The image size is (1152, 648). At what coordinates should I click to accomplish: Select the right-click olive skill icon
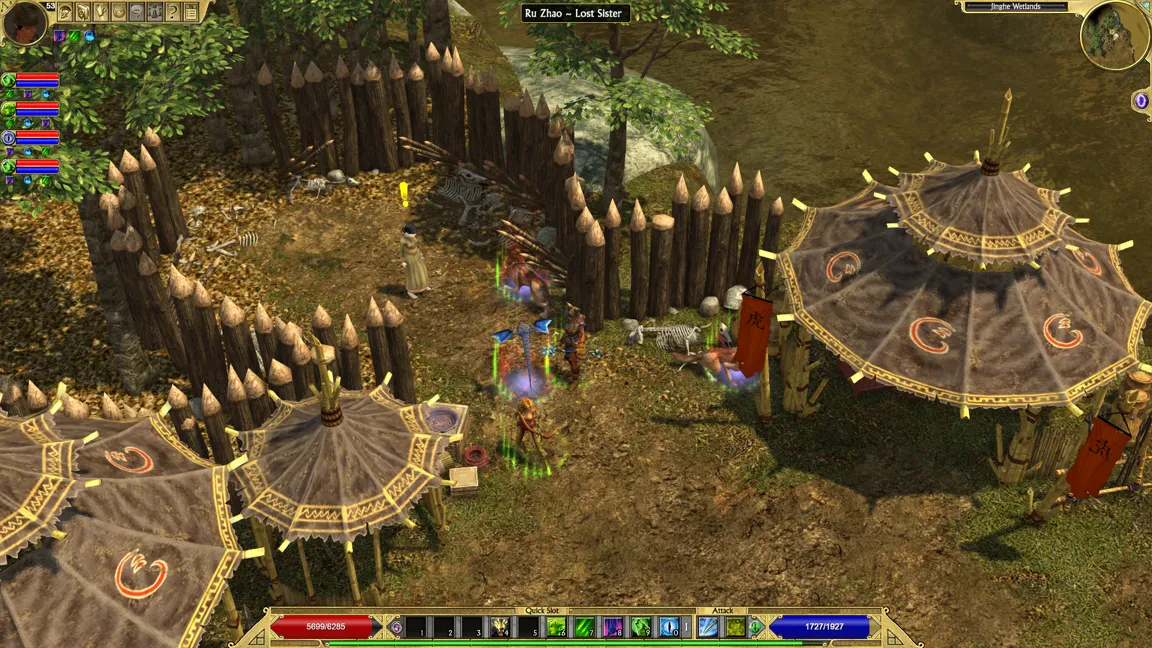pyautogui.click(x=735, y=627)
